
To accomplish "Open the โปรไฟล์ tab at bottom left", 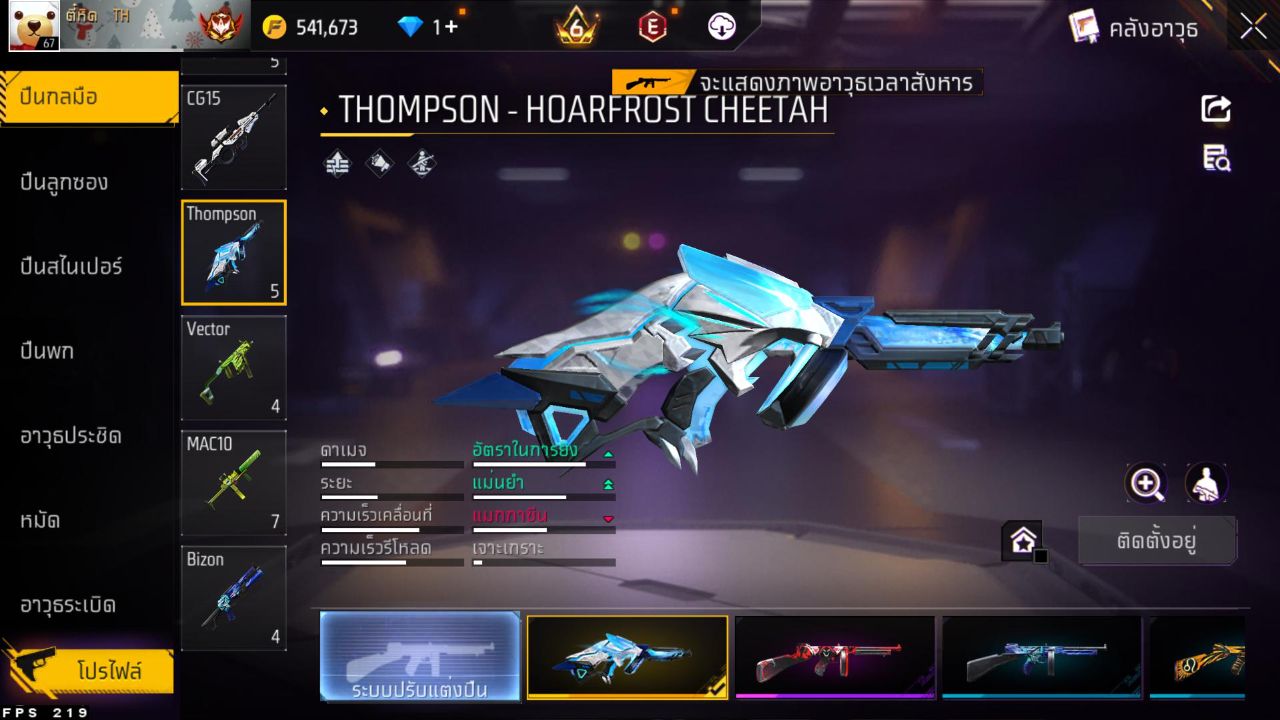I will coord(88,671).
